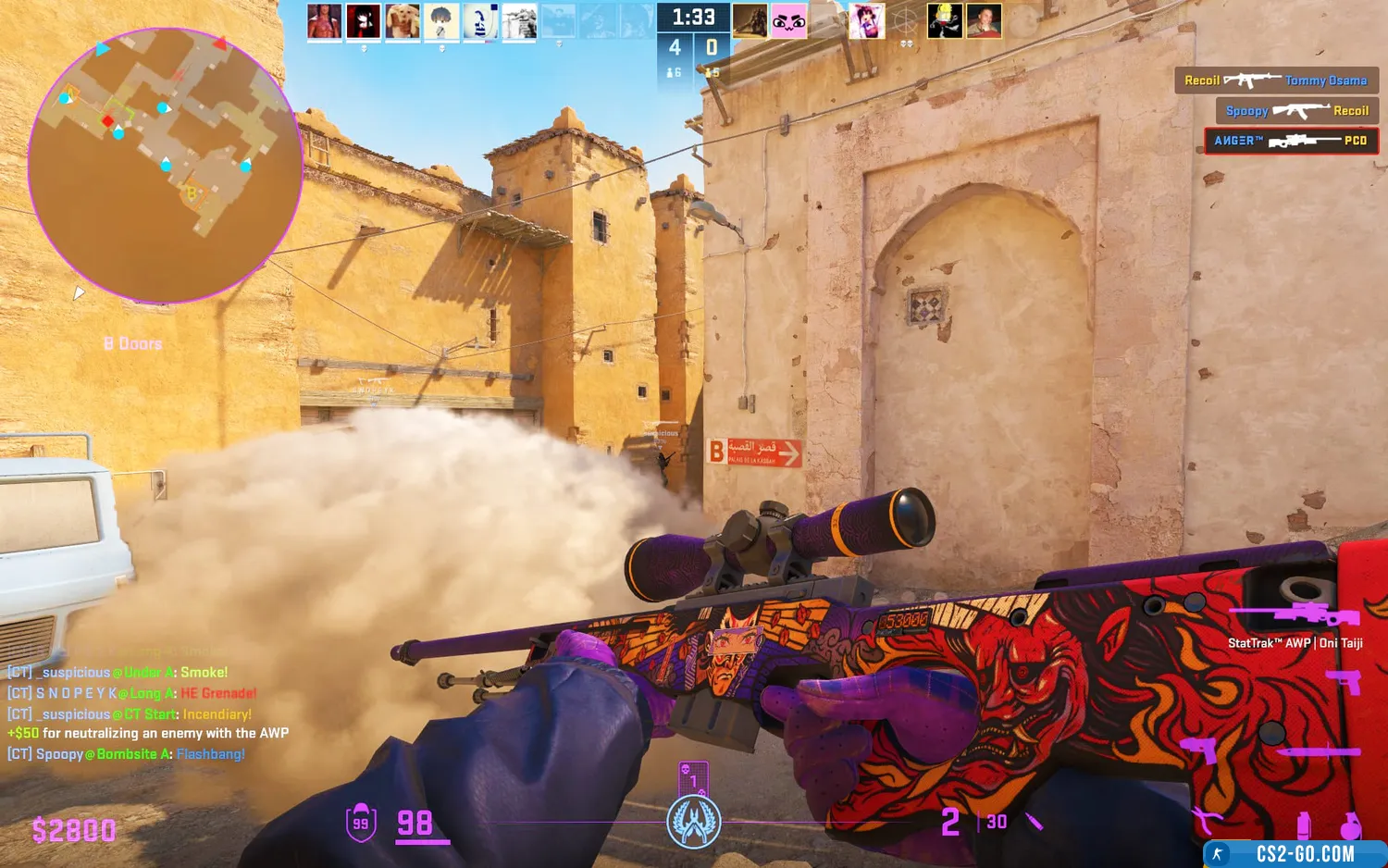Image resolution: width=1388 pixels, height=868 pixels.
Task: Select the pink angry-face player avatar
Action: click(x=788, y=21)
